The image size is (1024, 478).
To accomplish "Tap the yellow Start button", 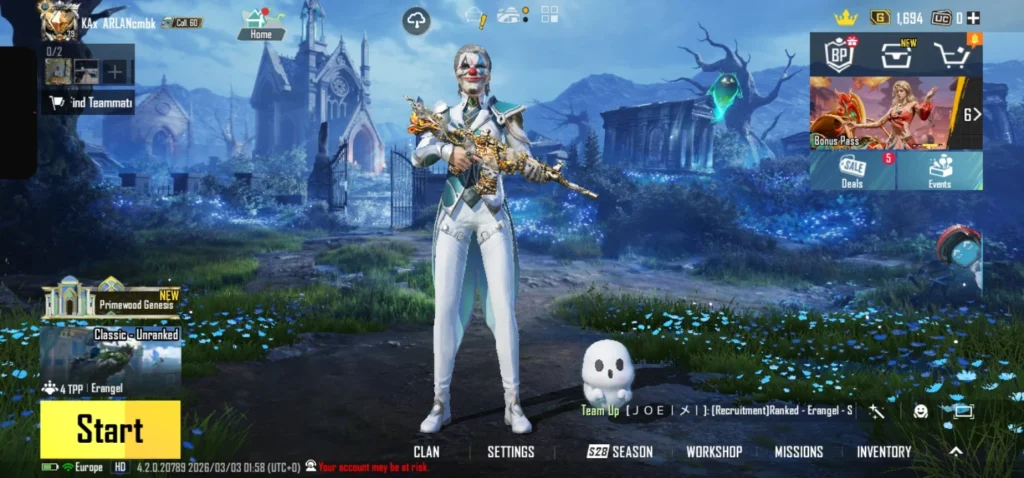I will [x=110, y=430].
